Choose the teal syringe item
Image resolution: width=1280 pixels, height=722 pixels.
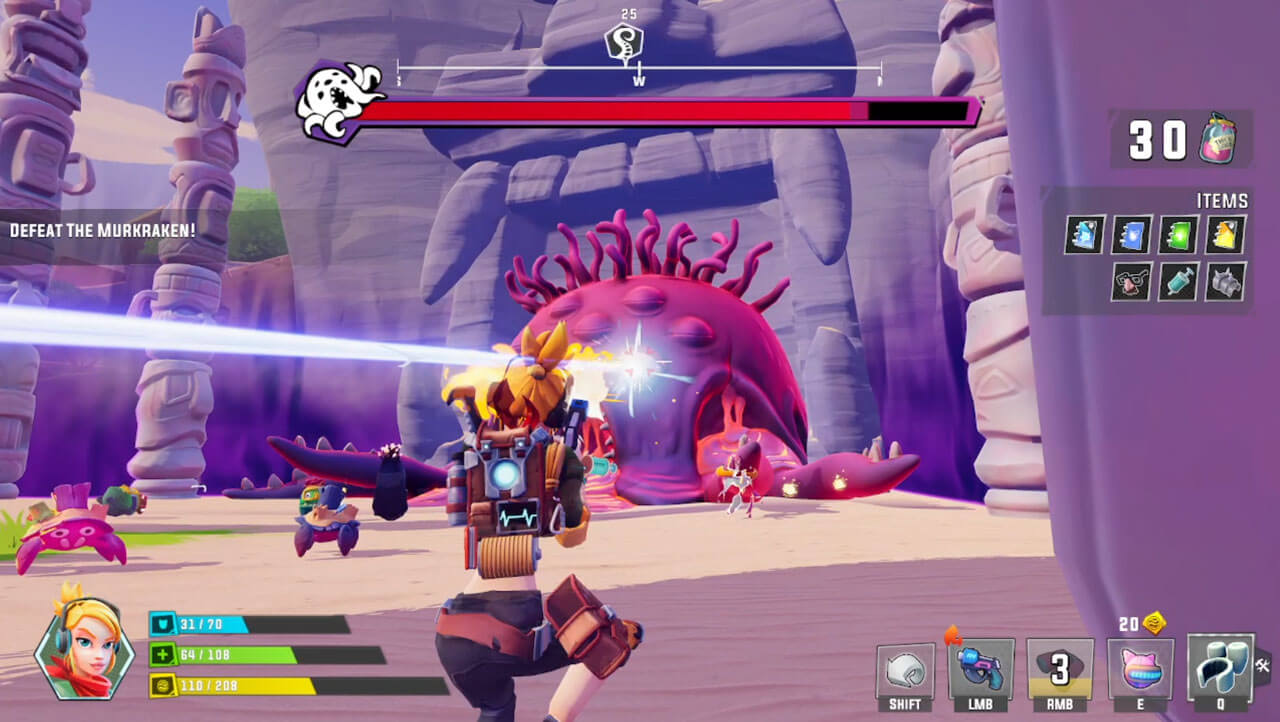click(x=1179, y=281)
